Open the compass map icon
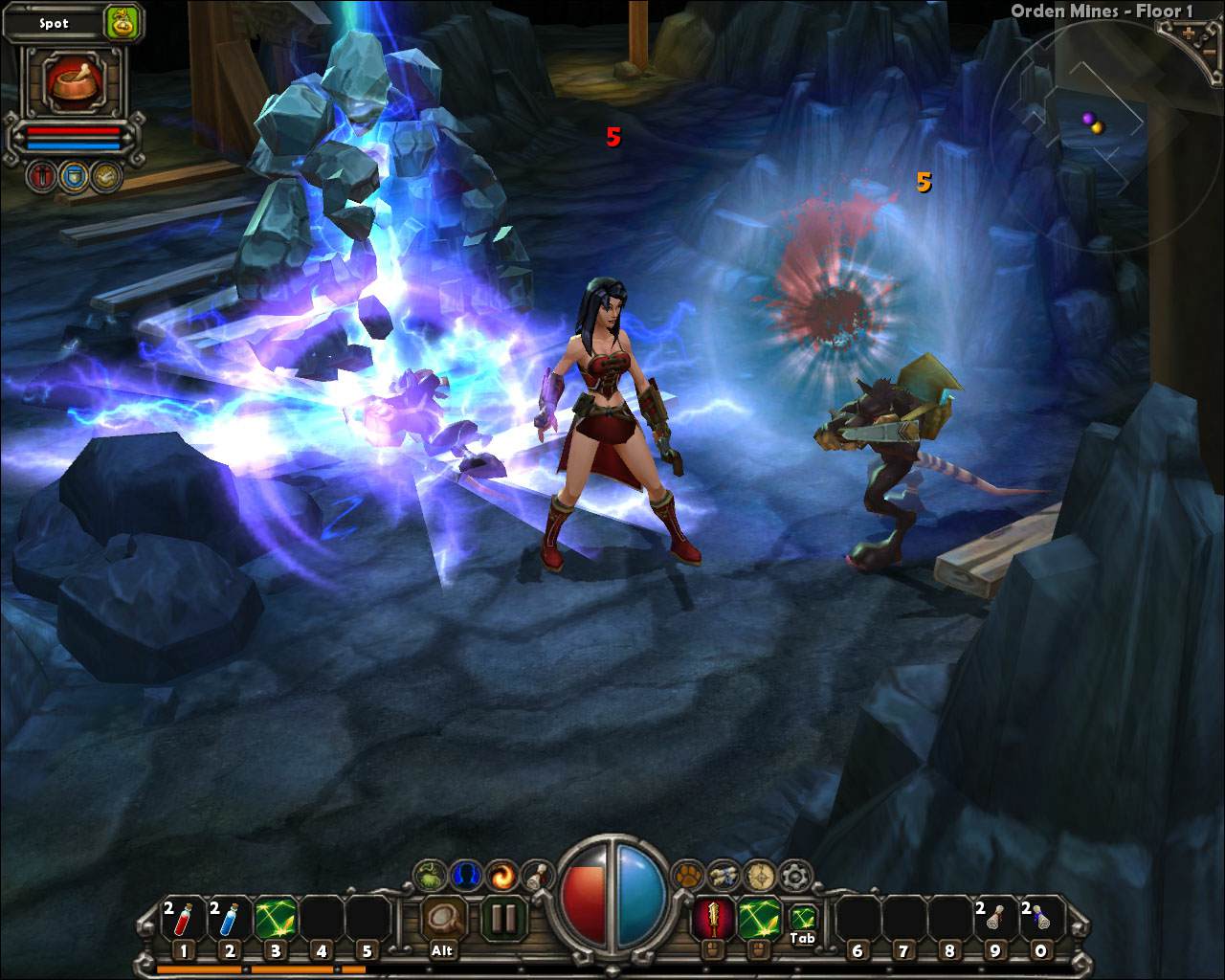This screenshot has width=1225, height=980. pyautogui.click(x=760, y=875)
